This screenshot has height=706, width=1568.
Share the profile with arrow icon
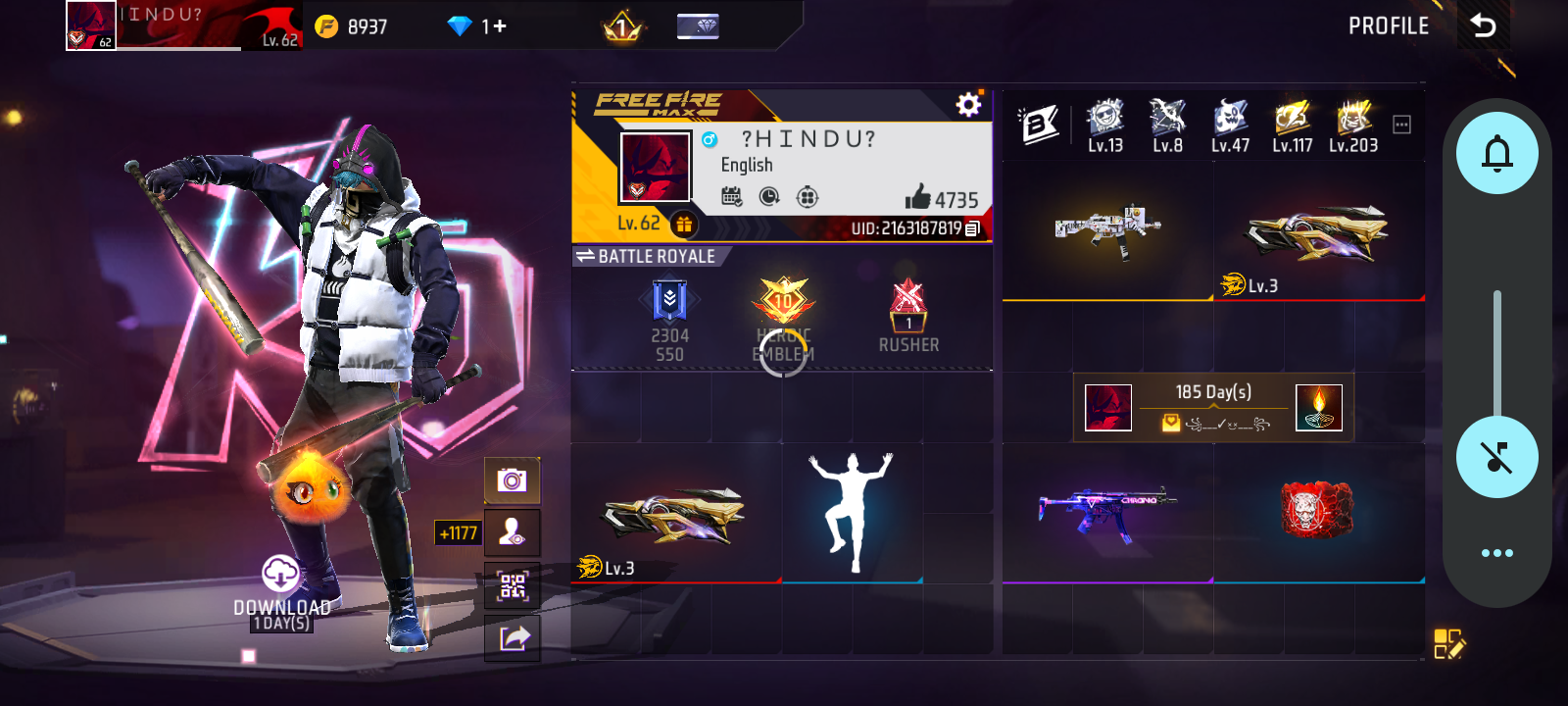click(514, 638)
